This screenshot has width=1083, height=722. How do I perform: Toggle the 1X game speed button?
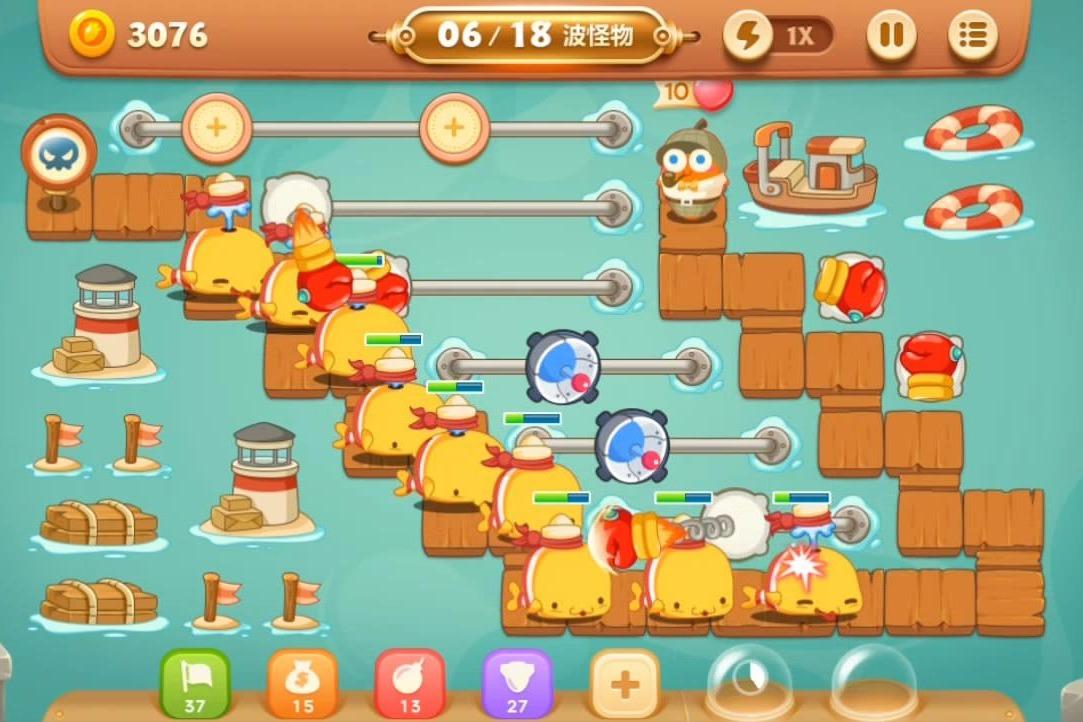click(x=778, y=37)
